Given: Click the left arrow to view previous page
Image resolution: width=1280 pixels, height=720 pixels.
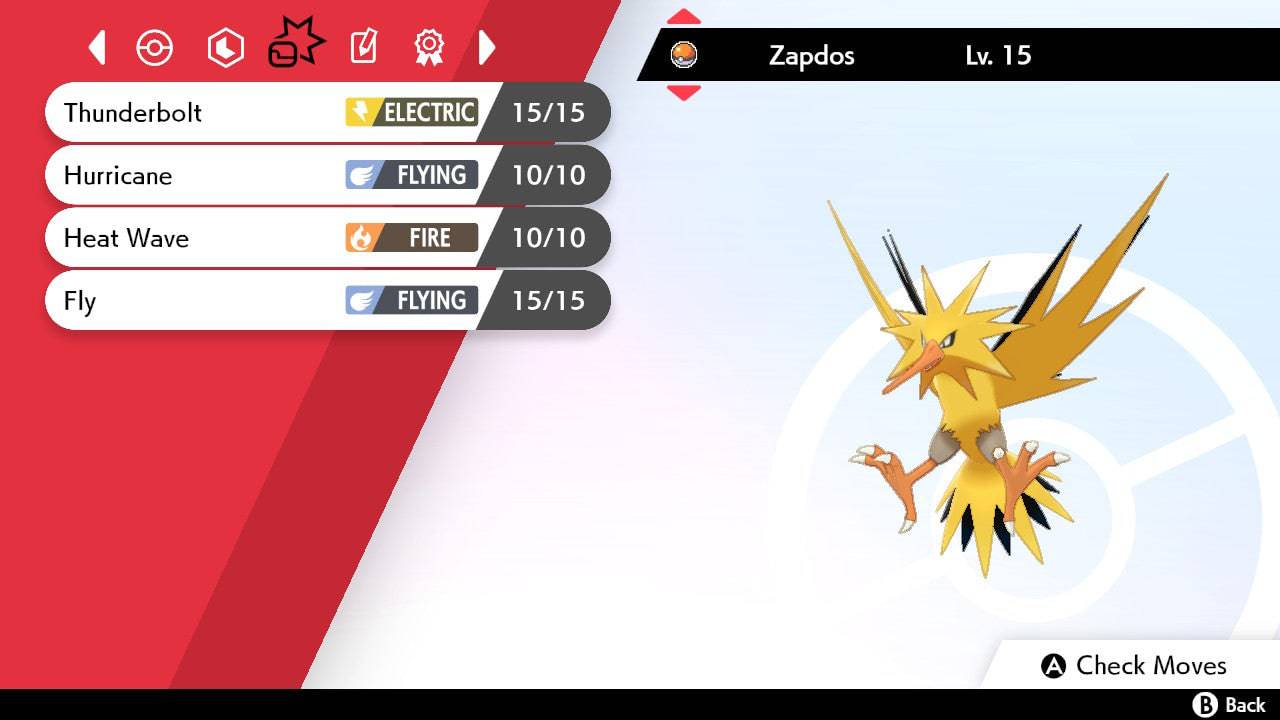Looking at the screenshot, I should coord(96,46).
